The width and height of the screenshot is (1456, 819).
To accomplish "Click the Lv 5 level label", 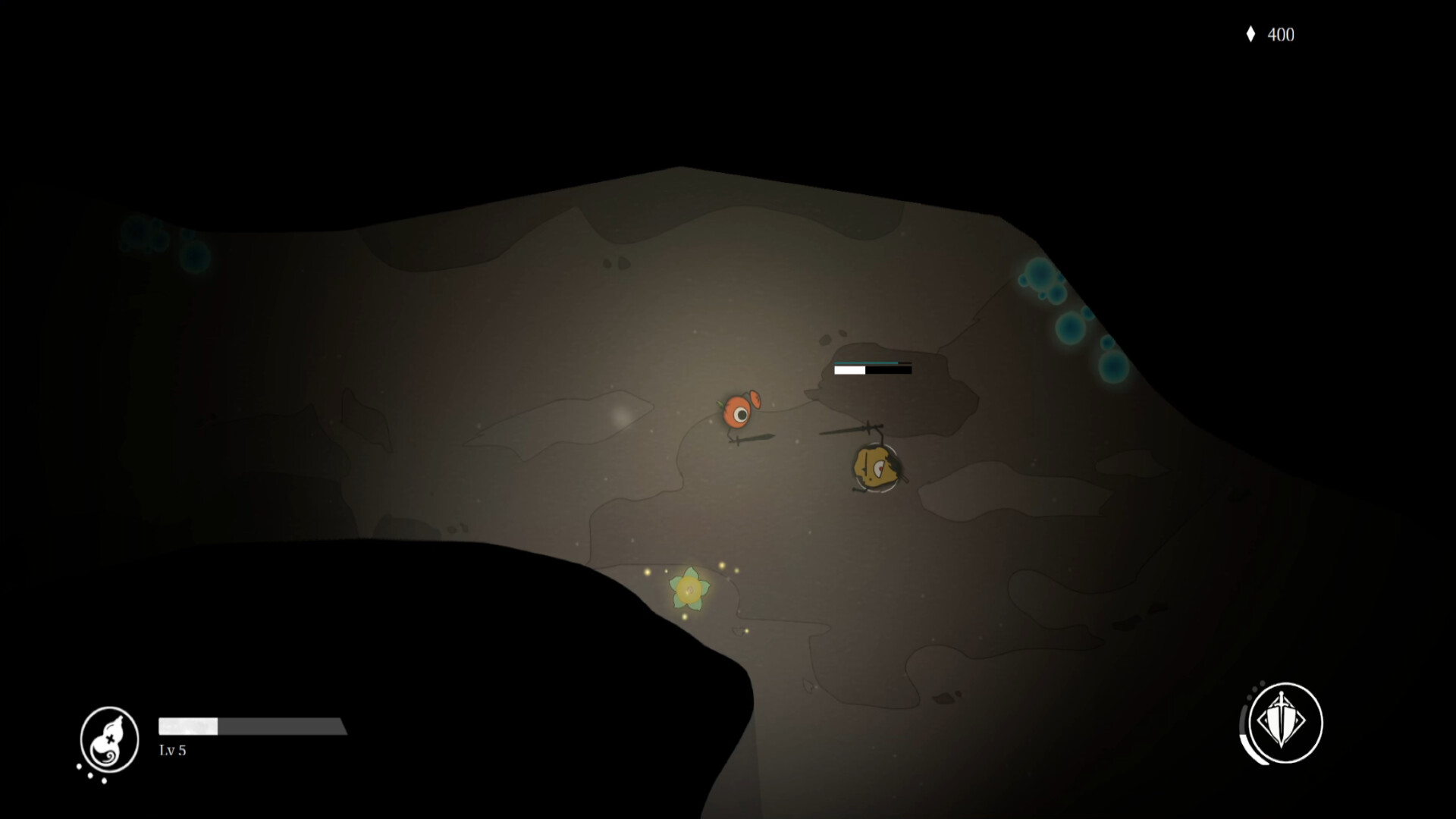I will coord(172,751).
